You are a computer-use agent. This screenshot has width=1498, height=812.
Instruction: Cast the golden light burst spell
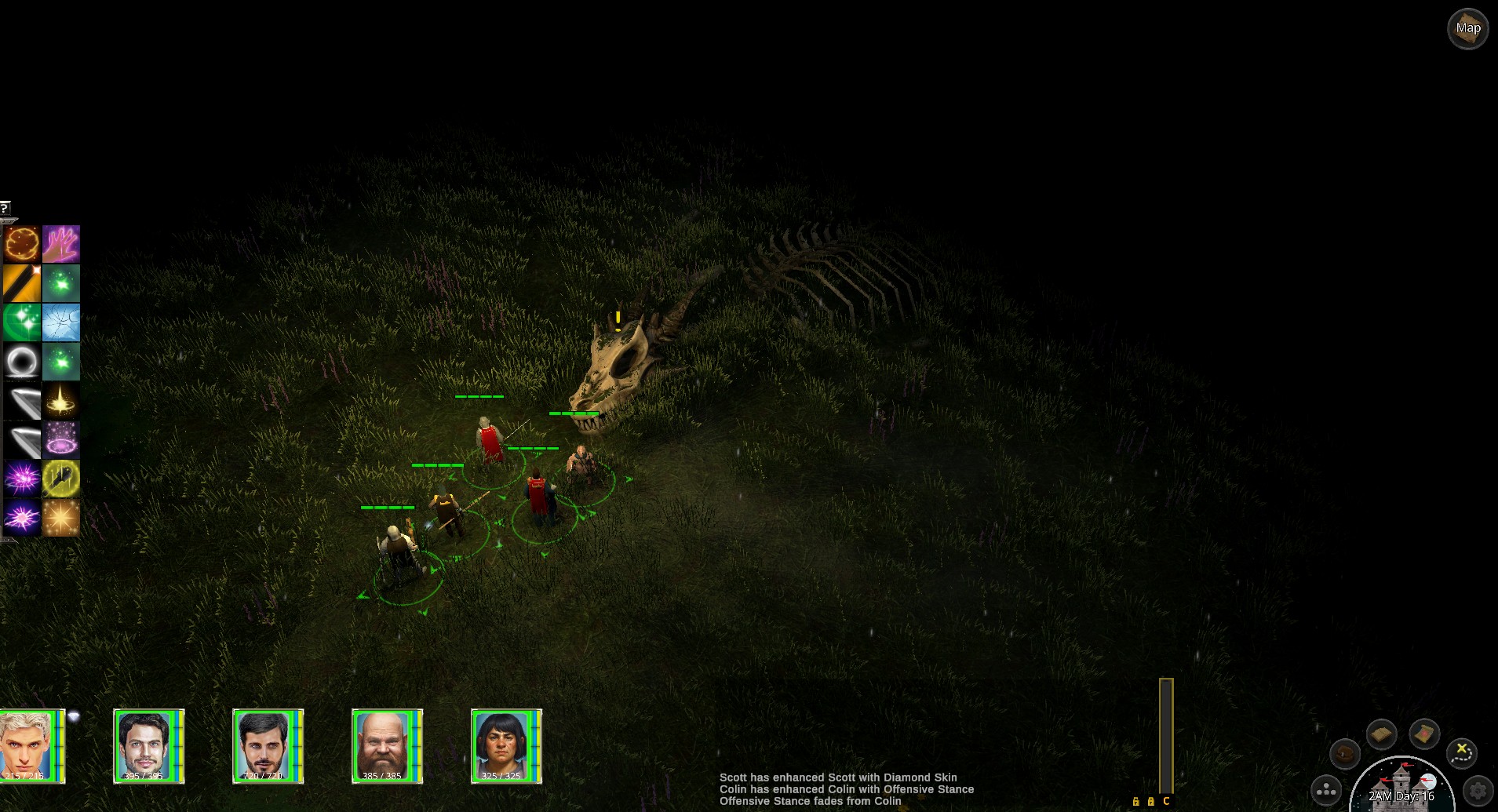61,401
